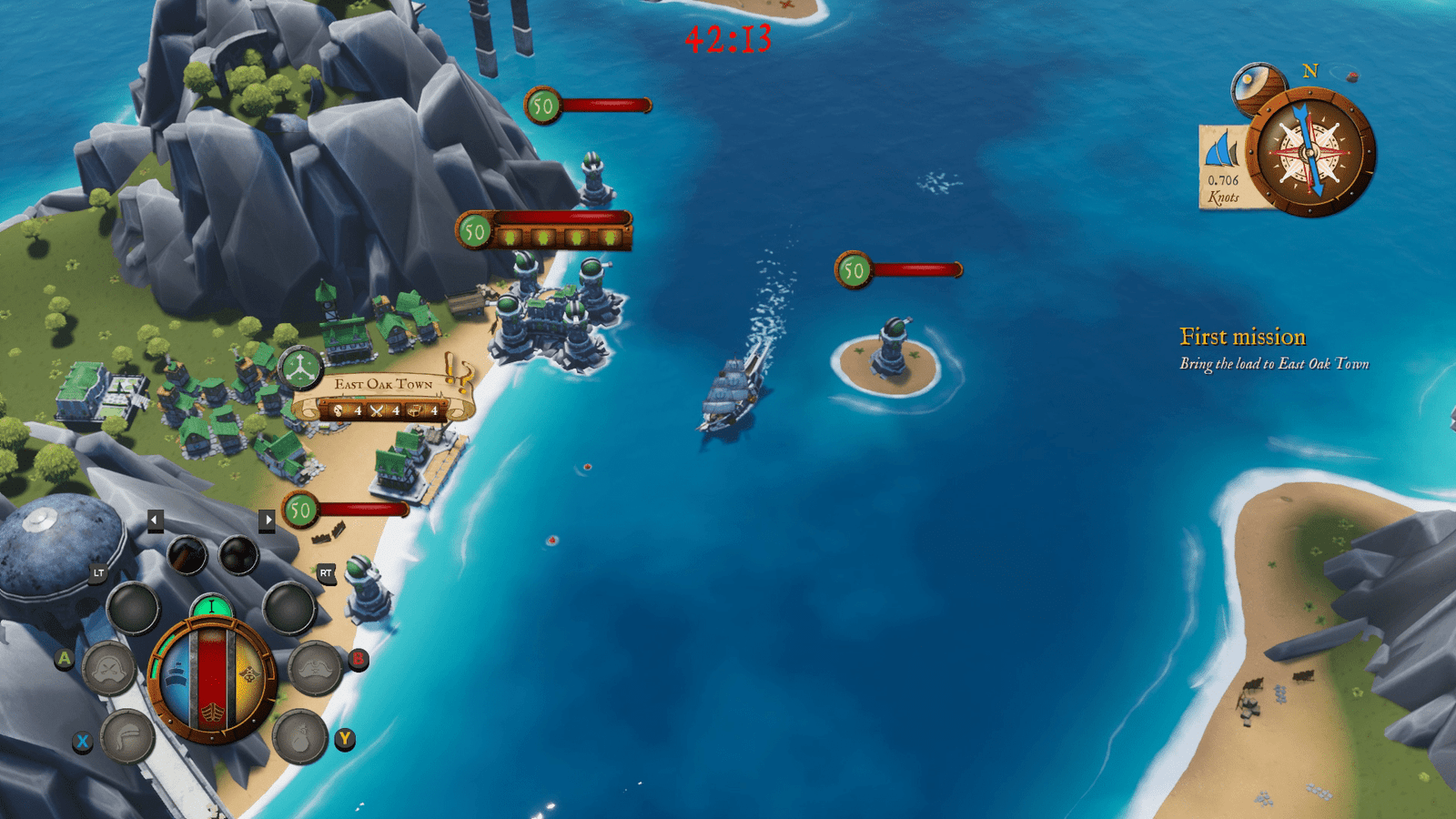Click the compass rose dial

(1309, 152)
